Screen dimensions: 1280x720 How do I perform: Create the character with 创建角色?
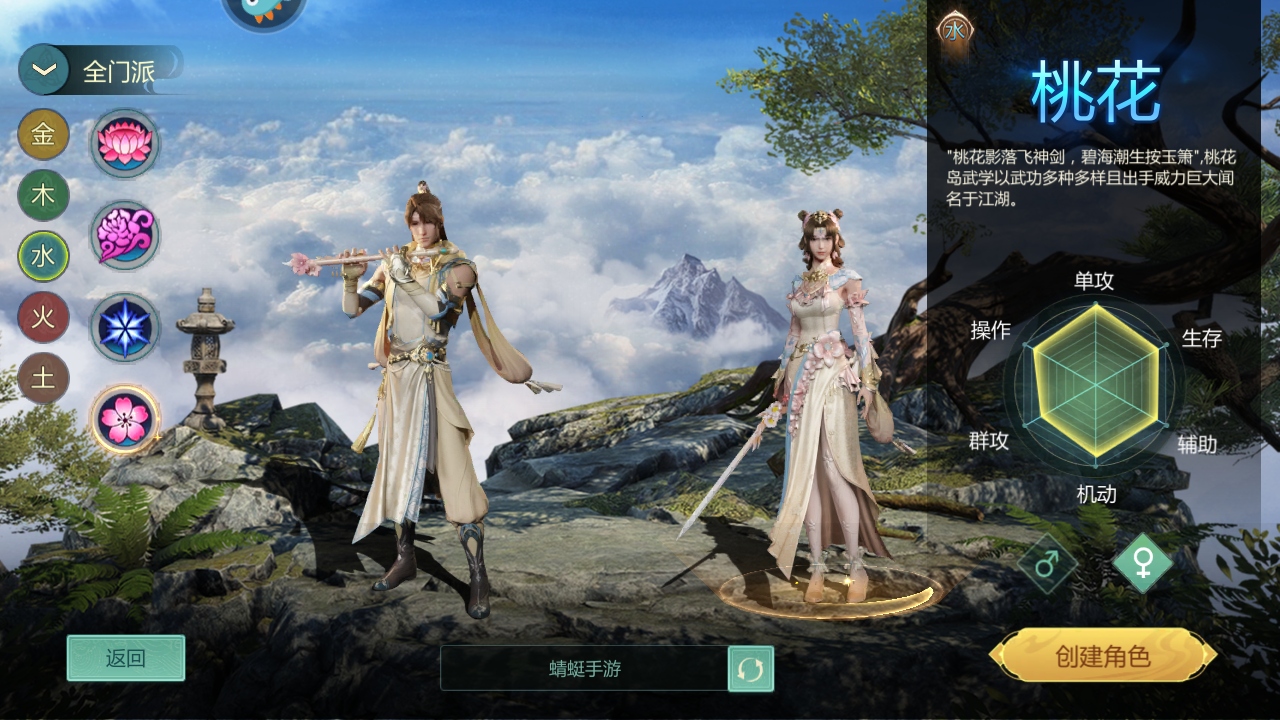point(1103,657)
